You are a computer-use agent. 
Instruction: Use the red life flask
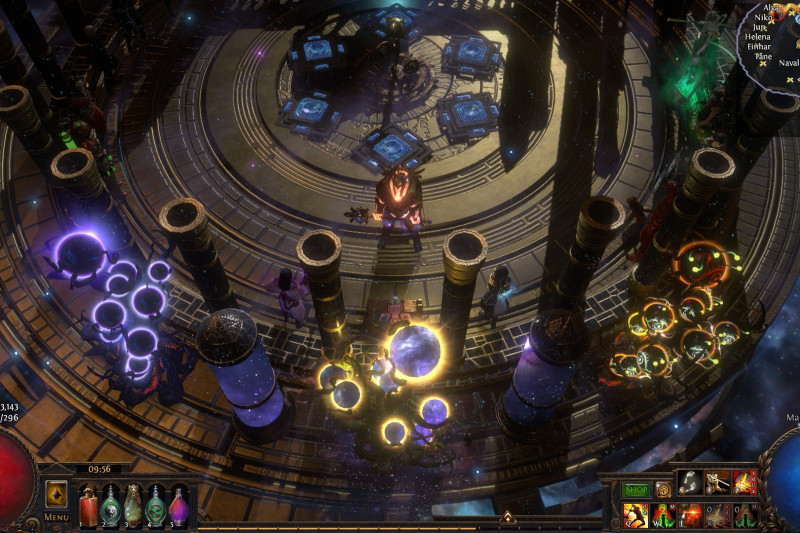pos(87,505)
